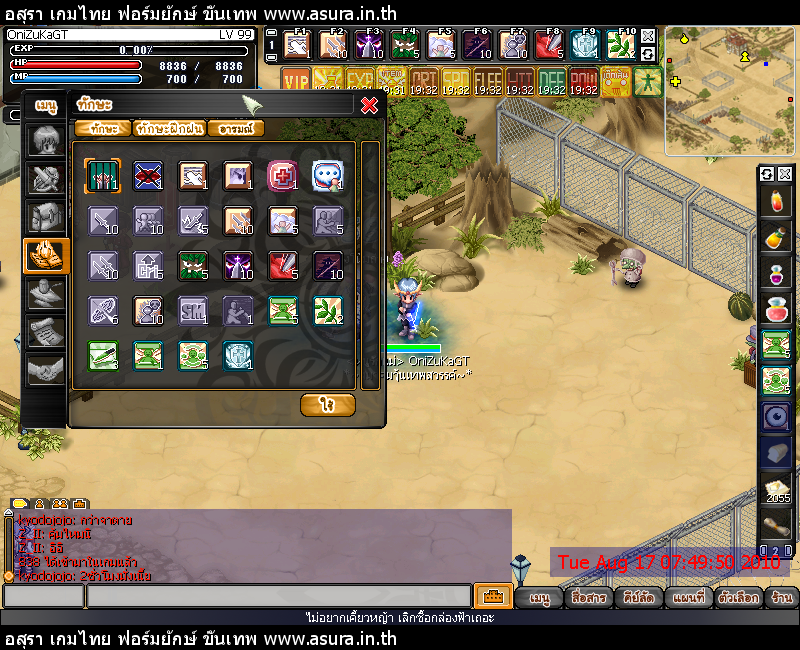Open the คีย์ลัด shortcut keys button

point(637,598)
